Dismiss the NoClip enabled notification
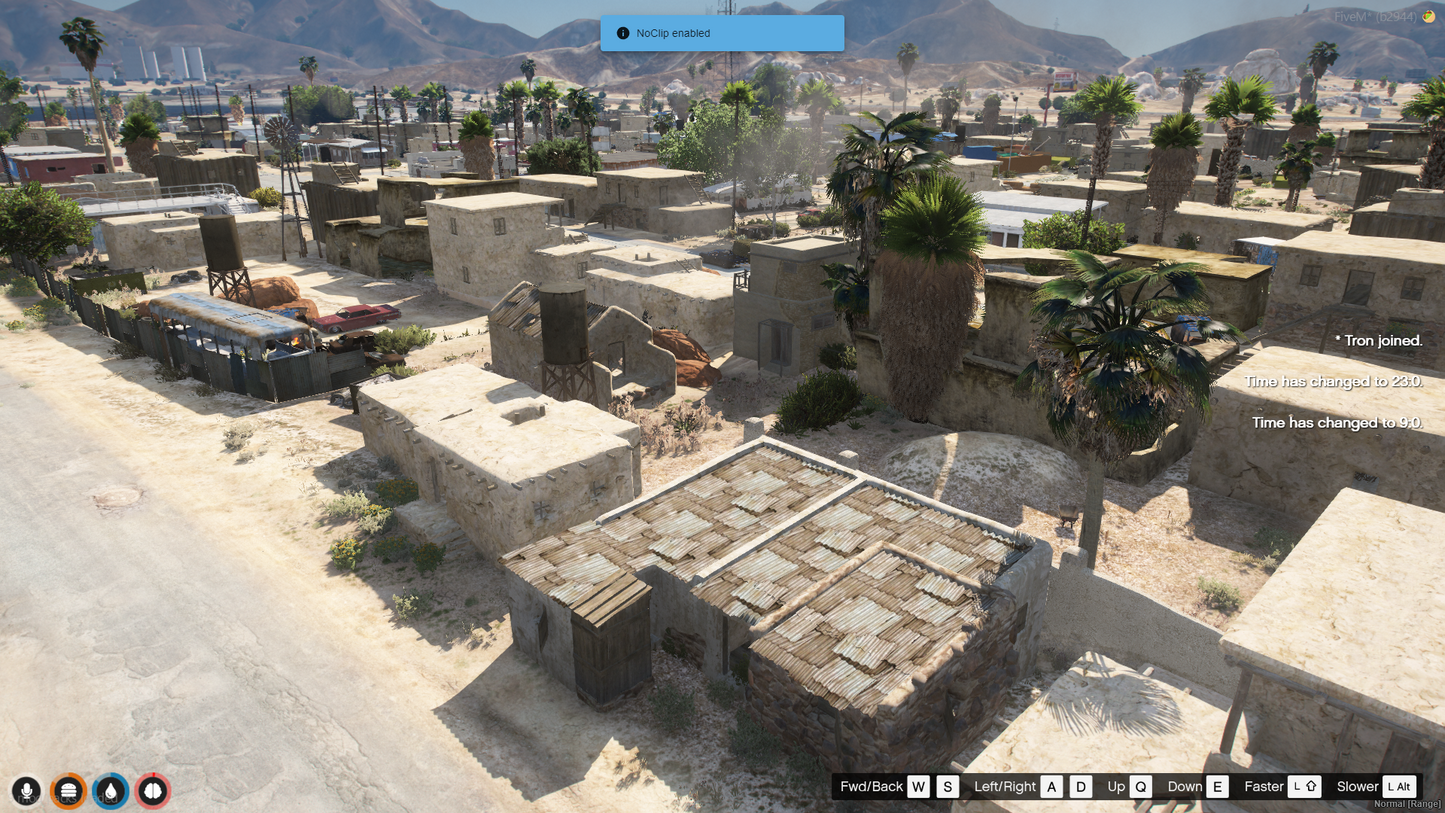The height and width of the screenshot is (813, 1445). click(722, 33)
